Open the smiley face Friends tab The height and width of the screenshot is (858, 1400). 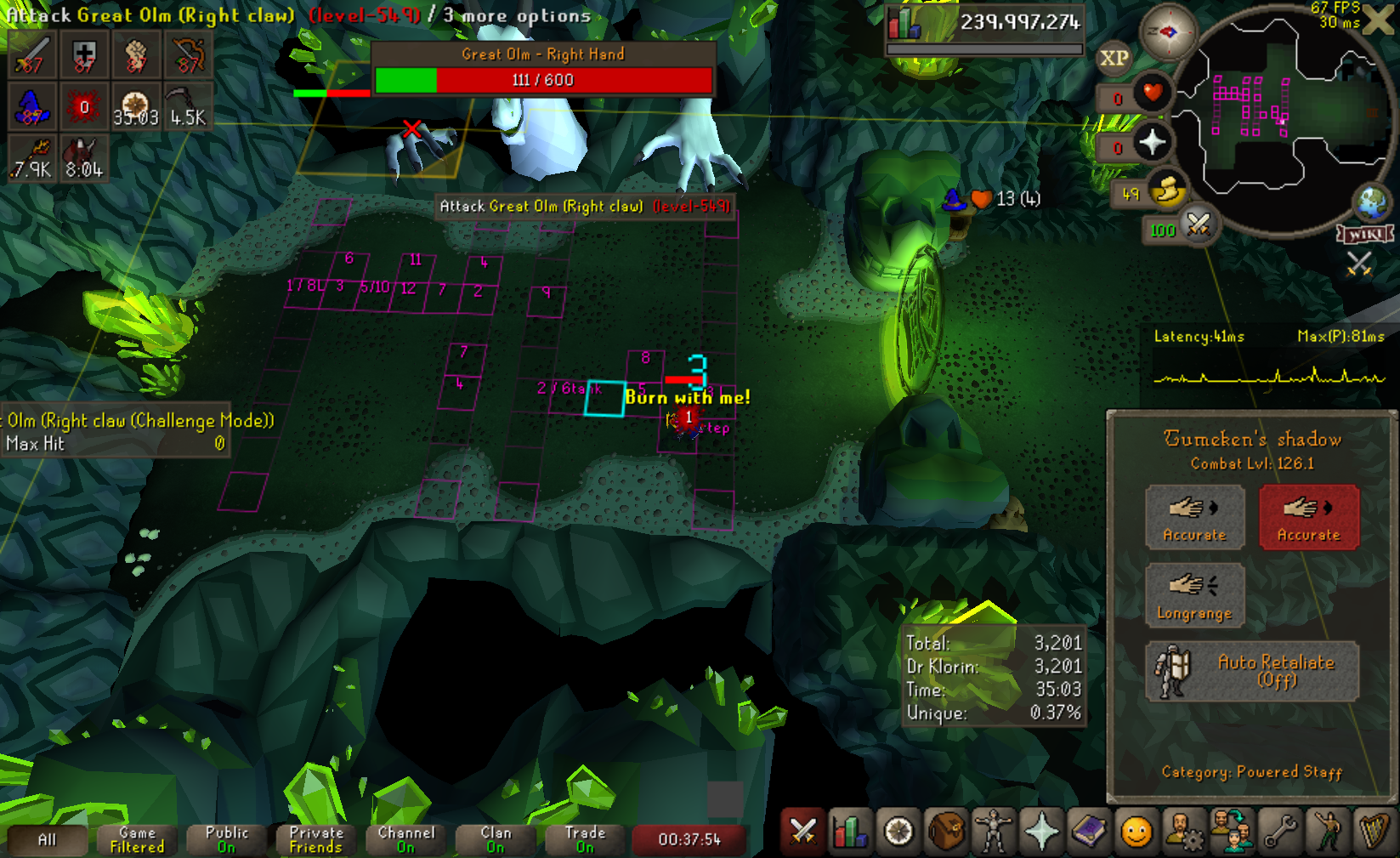[x=1136, y=832]
